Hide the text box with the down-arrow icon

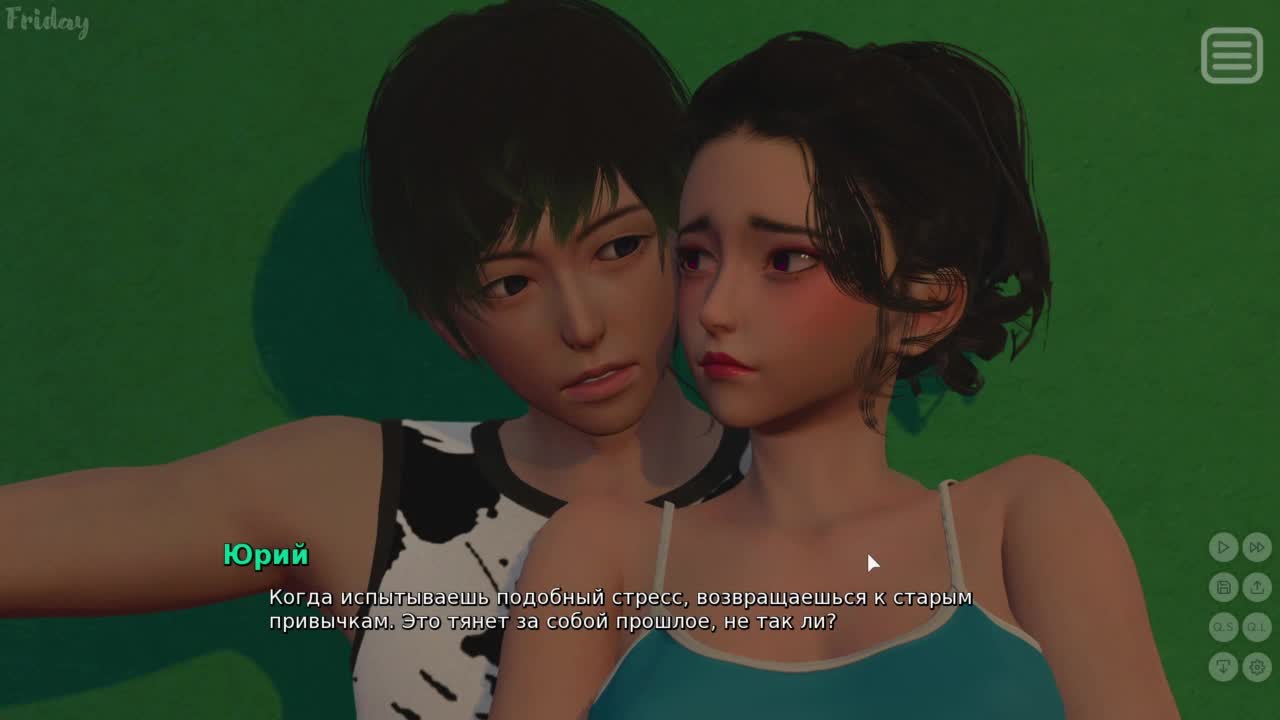[1223, 666]
